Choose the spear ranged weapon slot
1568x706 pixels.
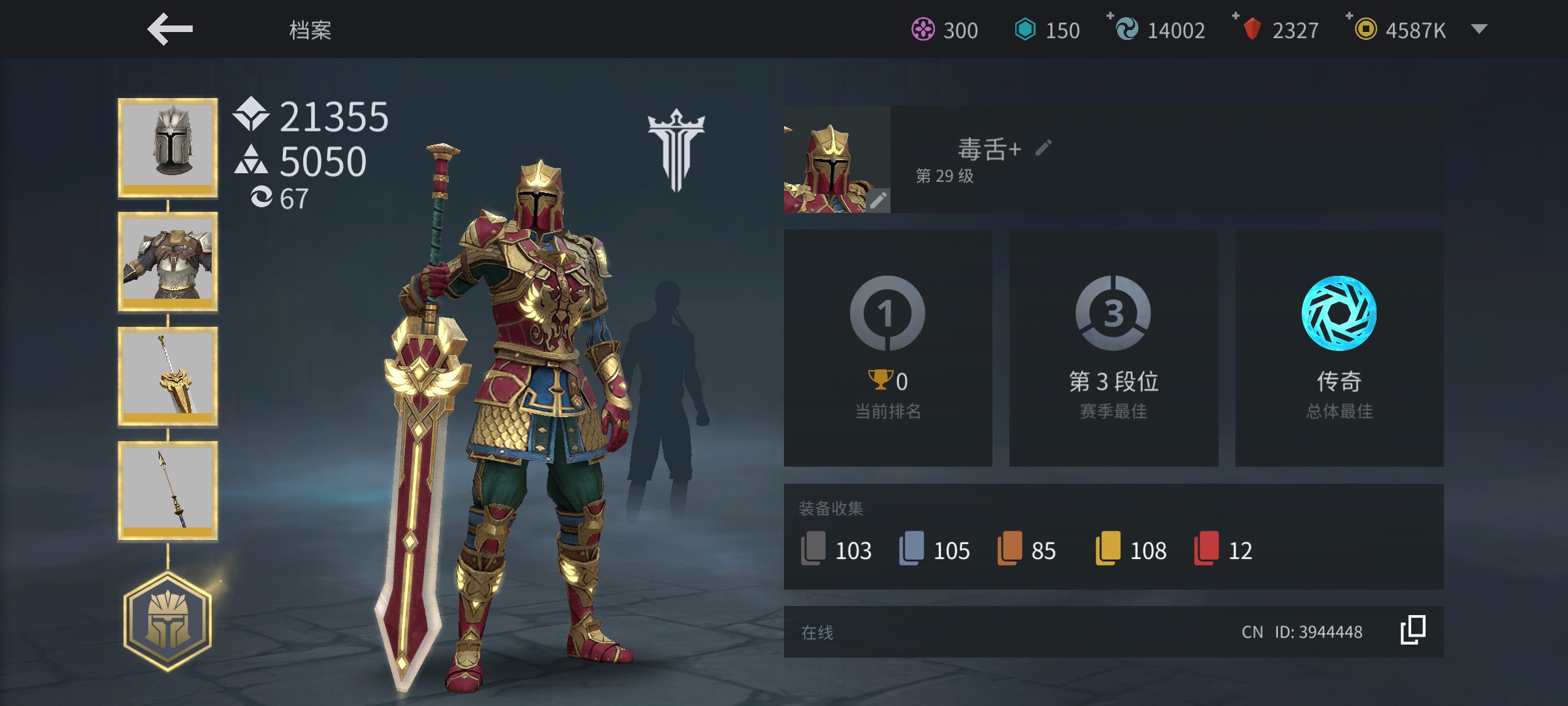168,491
